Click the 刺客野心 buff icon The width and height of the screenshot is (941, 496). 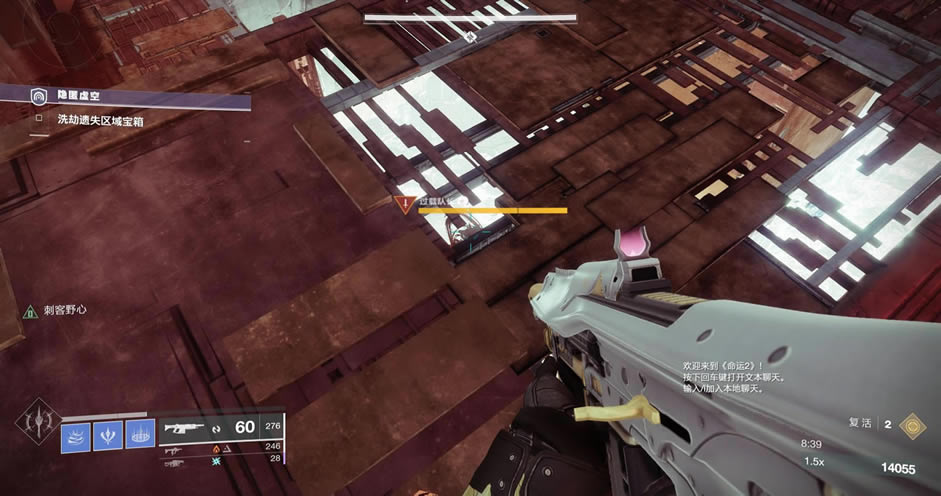(x=30, y=311)
